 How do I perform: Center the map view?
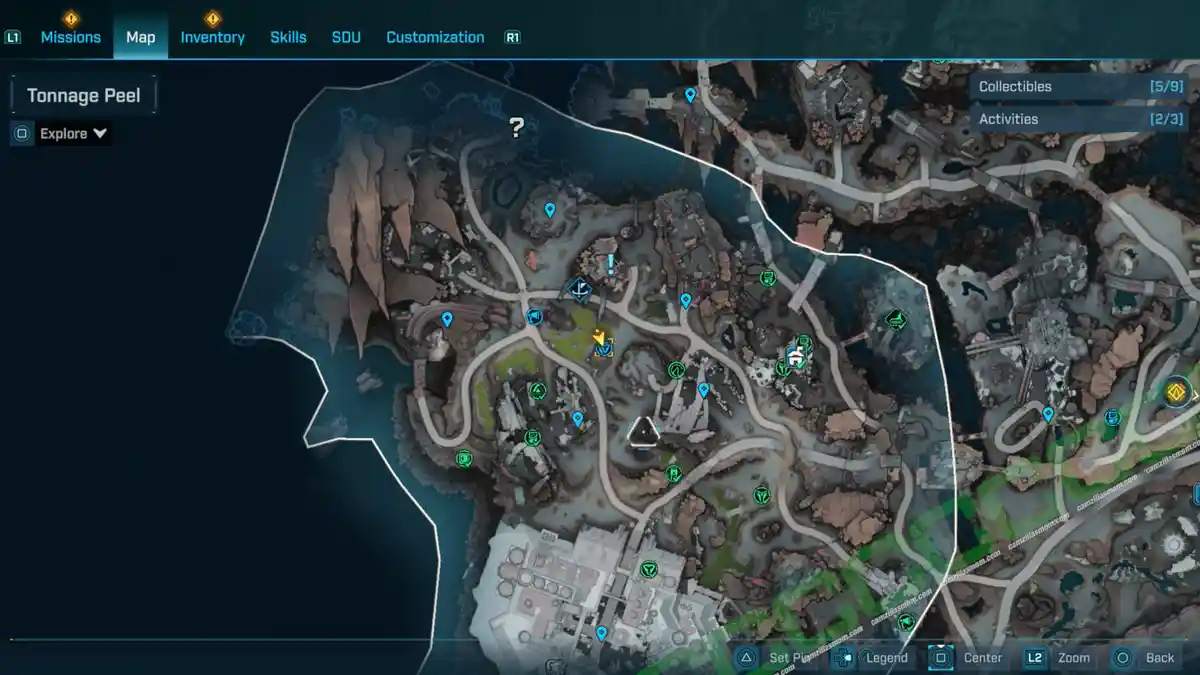point(982,658)
